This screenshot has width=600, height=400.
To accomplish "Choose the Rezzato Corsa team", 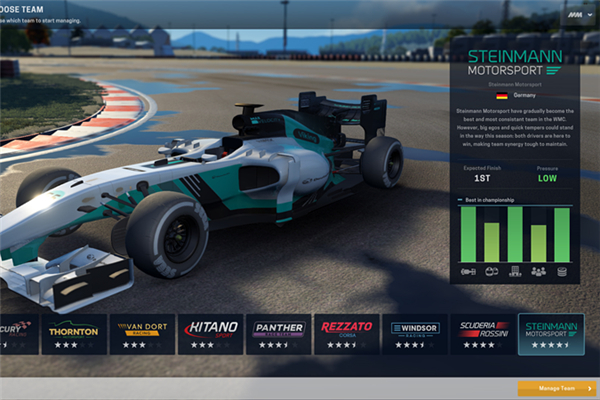I will 346,333.
